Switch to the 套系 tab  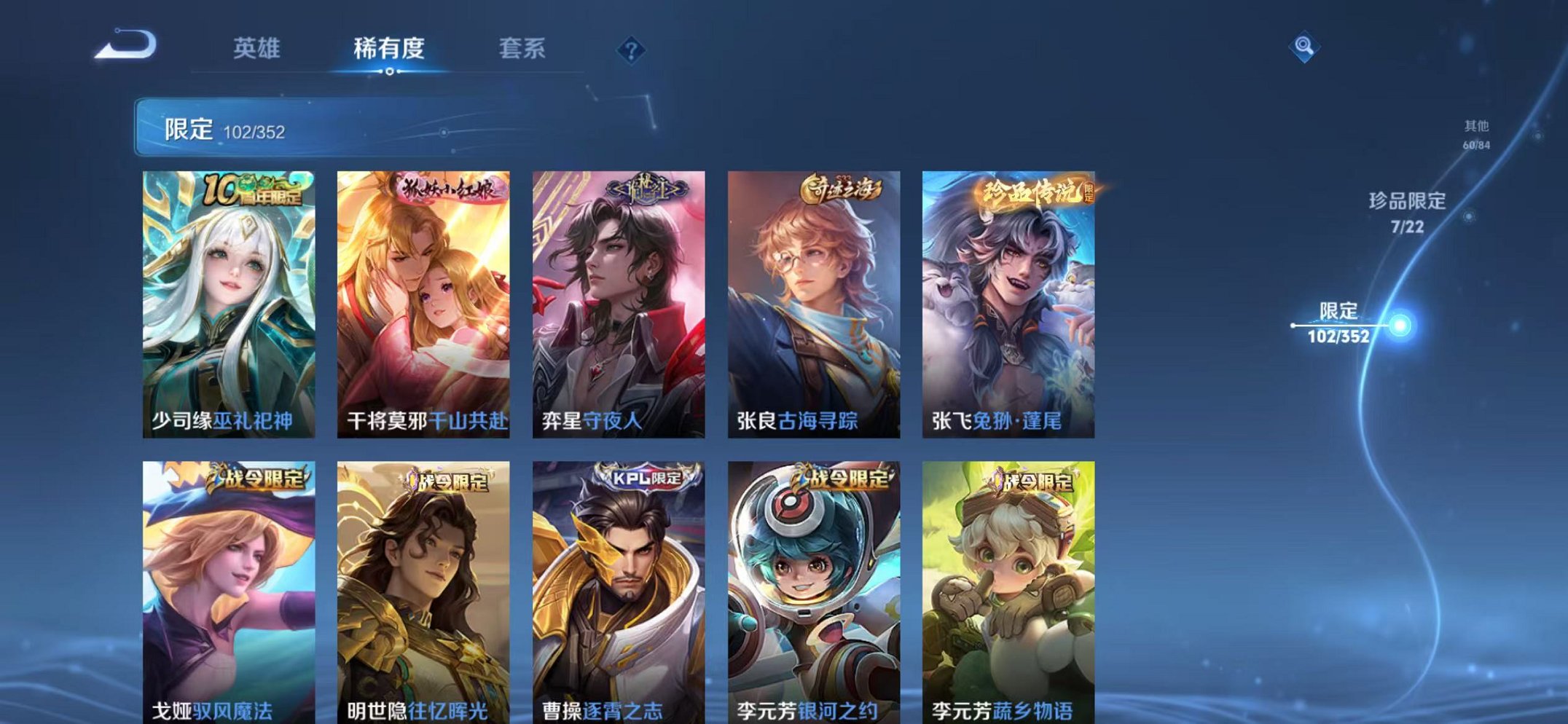pyautogui.click(x=523, y=47)
